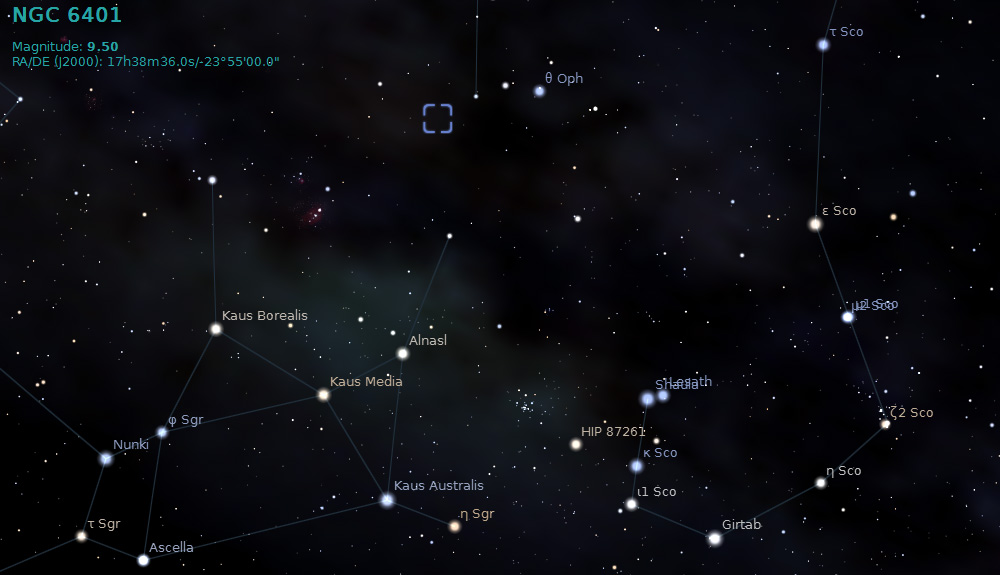Select the star Nunki
This screenshot has width=1000, height=575.
coord(106,459)
